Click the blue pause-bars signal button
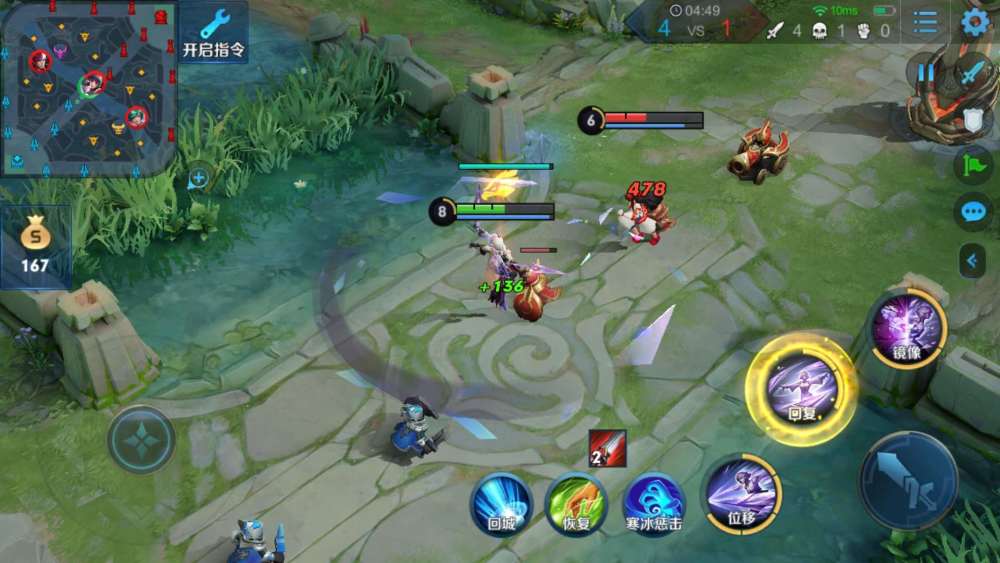 point(925,72)
